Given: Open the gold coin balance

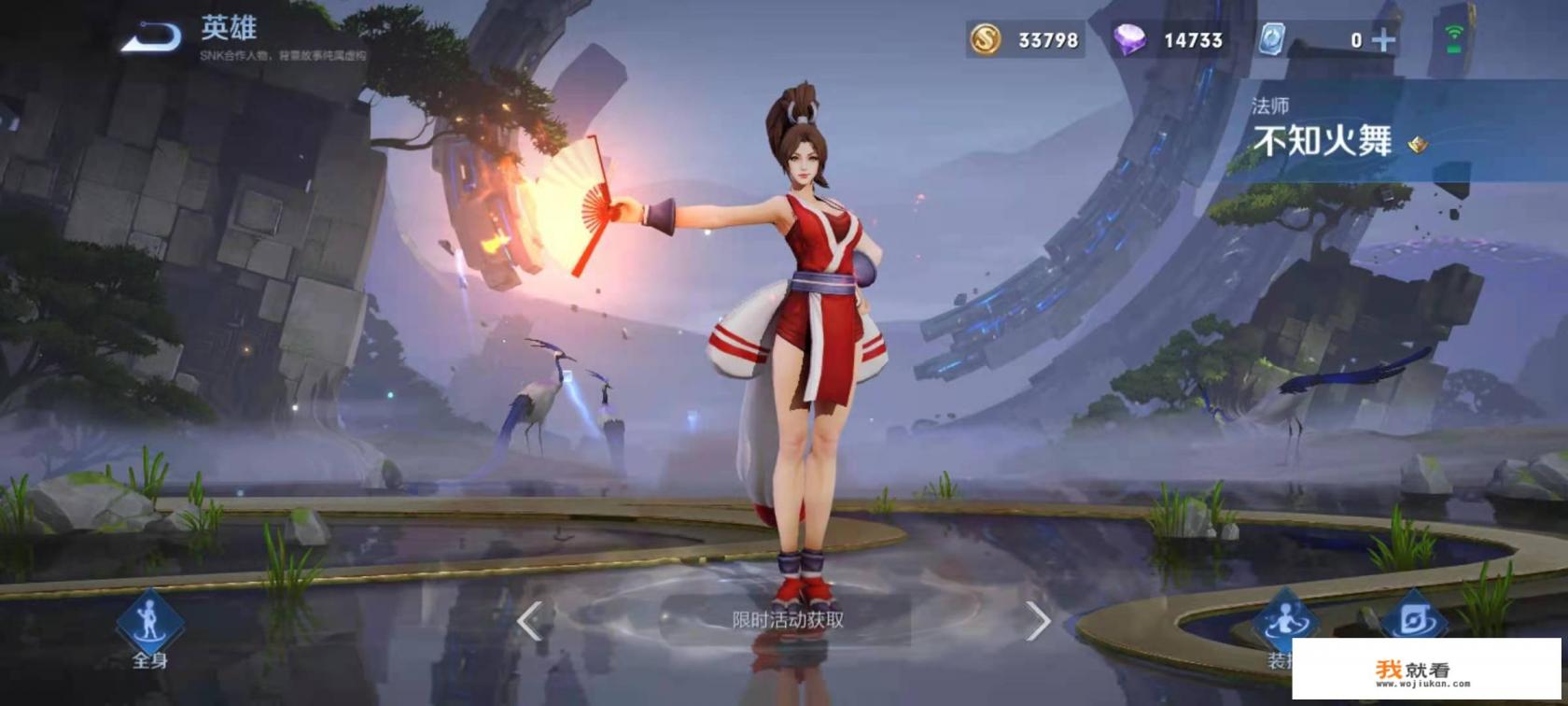Looking at the screenshot, I should [x=987, y=40].
